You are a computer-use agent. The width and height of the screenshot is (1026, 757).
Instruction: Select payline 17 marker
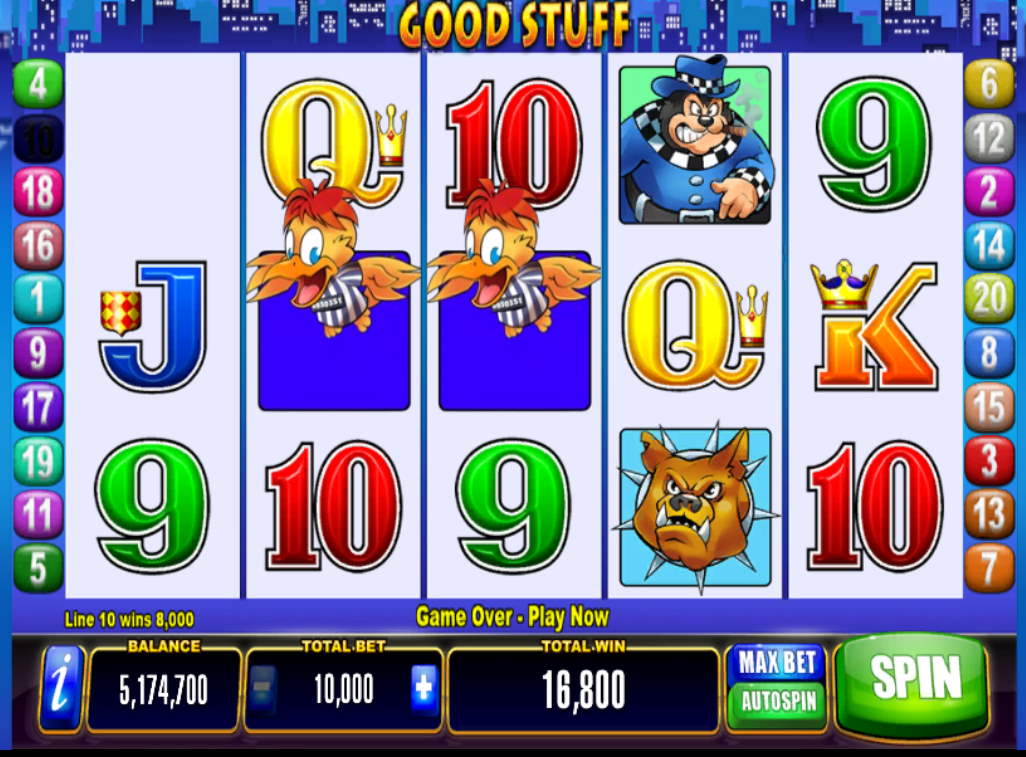38,408
